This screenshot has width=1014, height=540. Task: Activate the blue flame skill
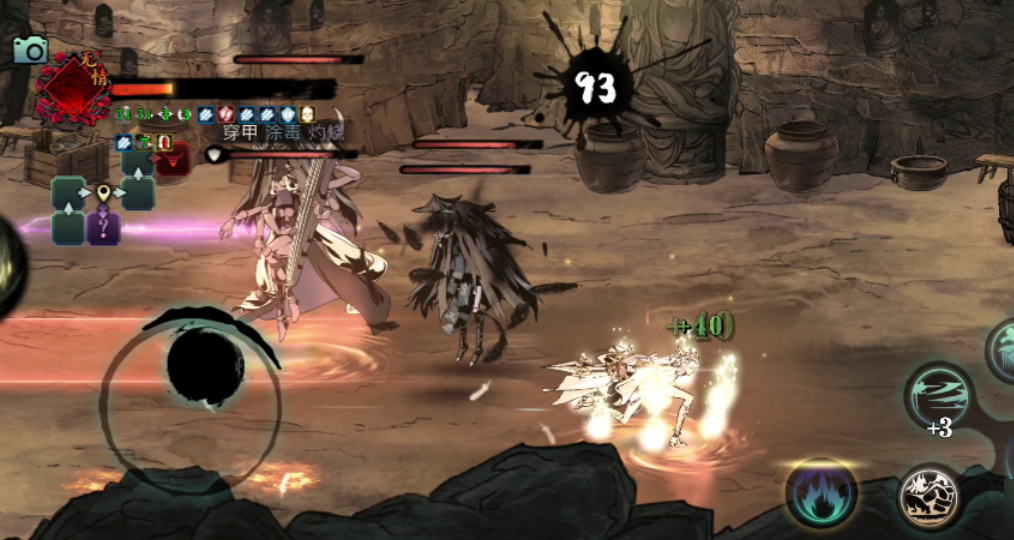[821, 493]
